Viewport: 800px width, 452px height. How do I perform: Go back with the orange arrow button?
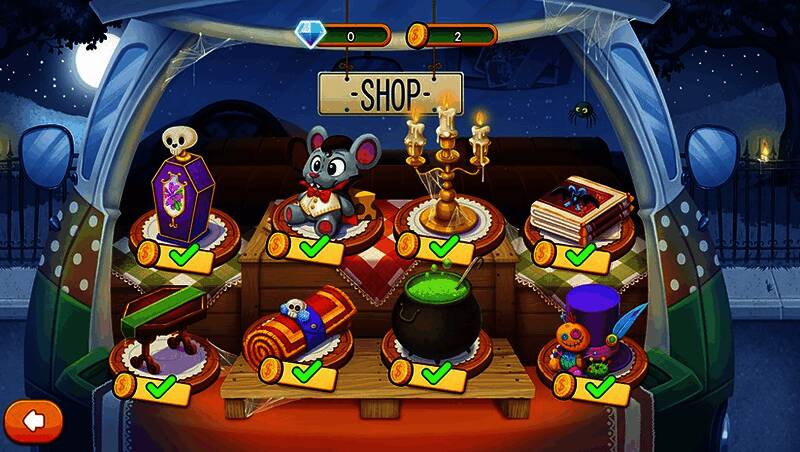33,420
